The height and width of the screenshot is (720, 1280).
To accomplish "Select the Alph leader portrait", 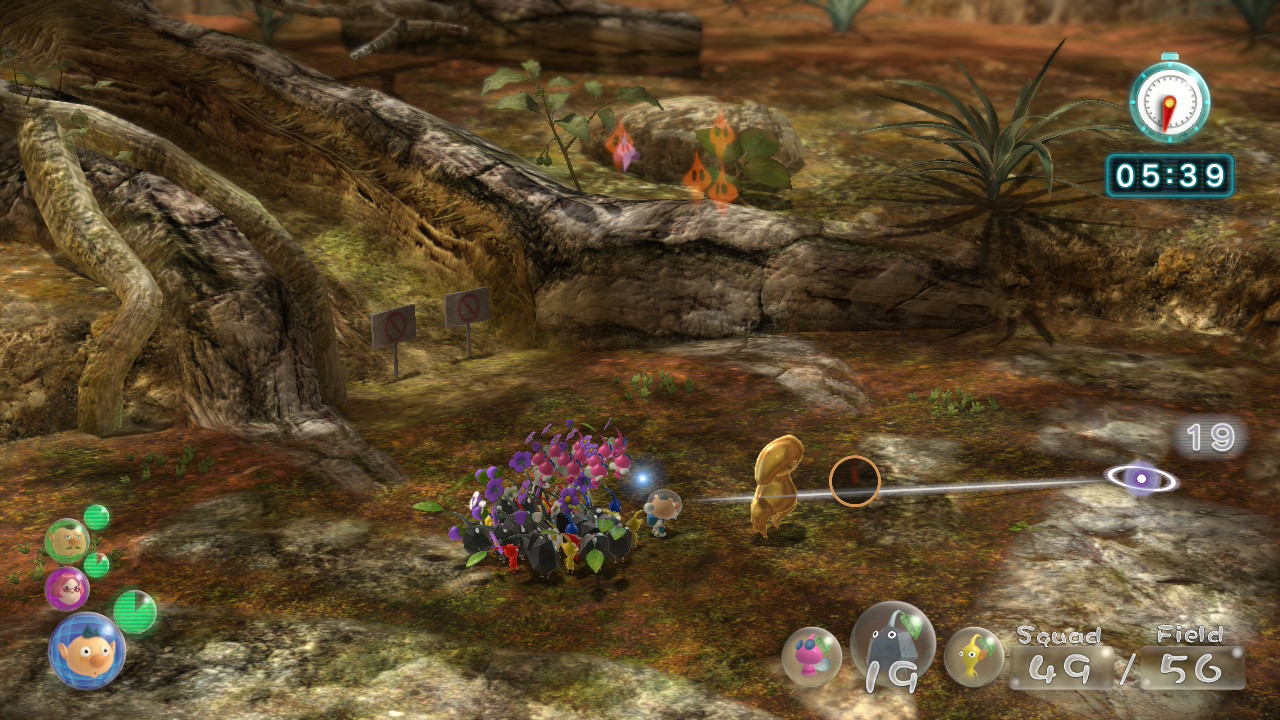I will (x=86, y=651).
